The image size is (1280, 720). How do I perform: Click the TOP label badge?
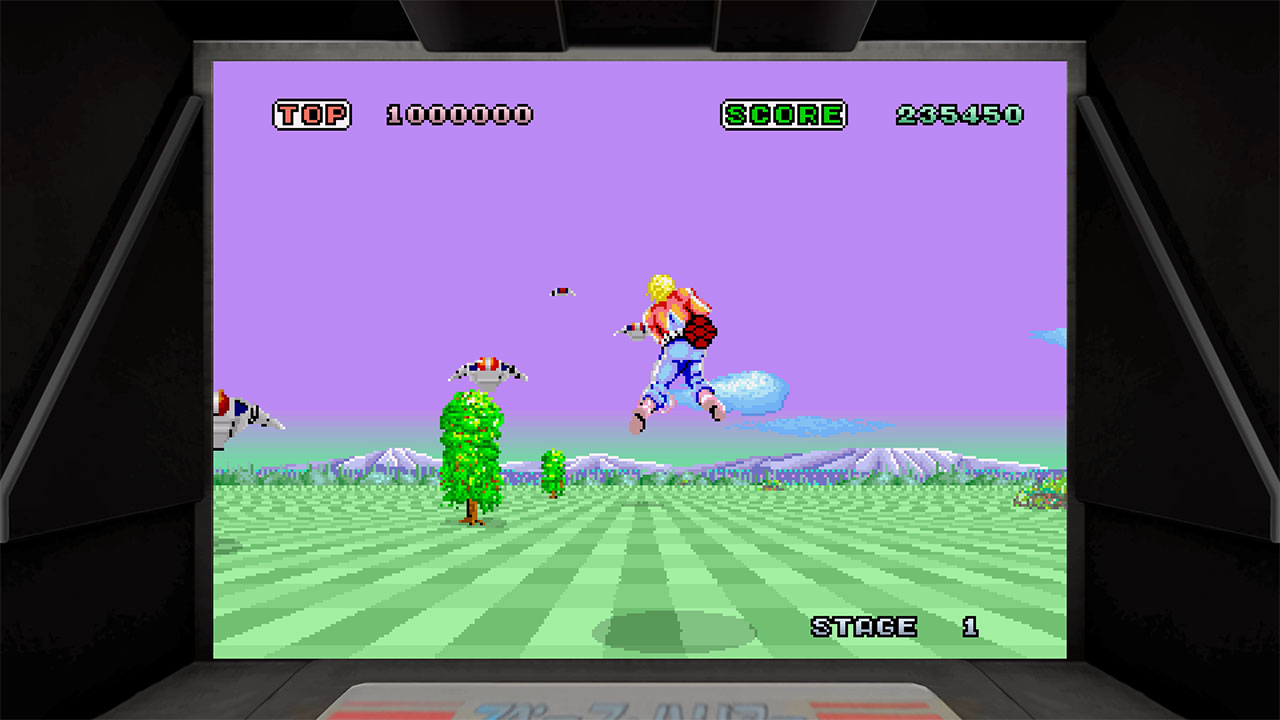313,113
